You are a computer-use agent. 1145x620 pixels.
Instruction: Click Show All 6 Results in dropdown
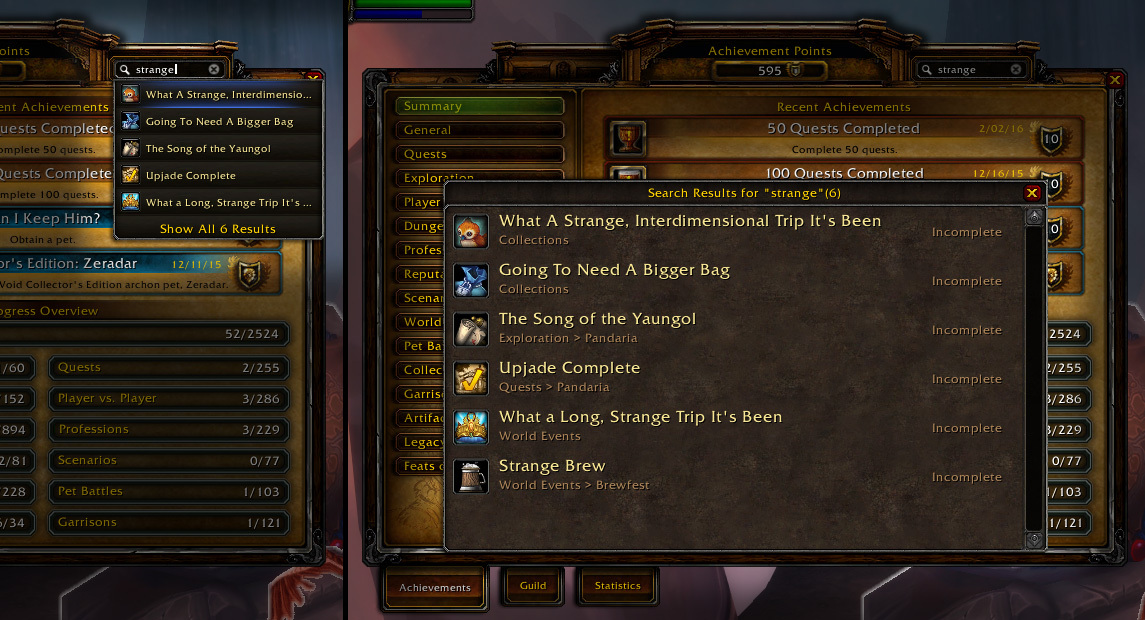pos(218,229)
